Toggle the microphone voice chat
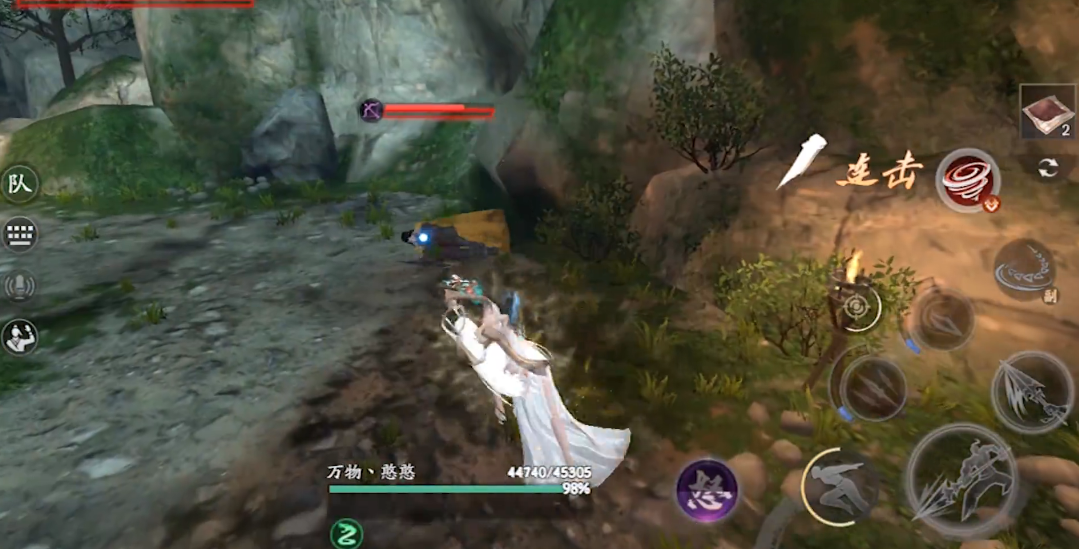Viewport: 1079px width, 549px height. pos(20,287)
